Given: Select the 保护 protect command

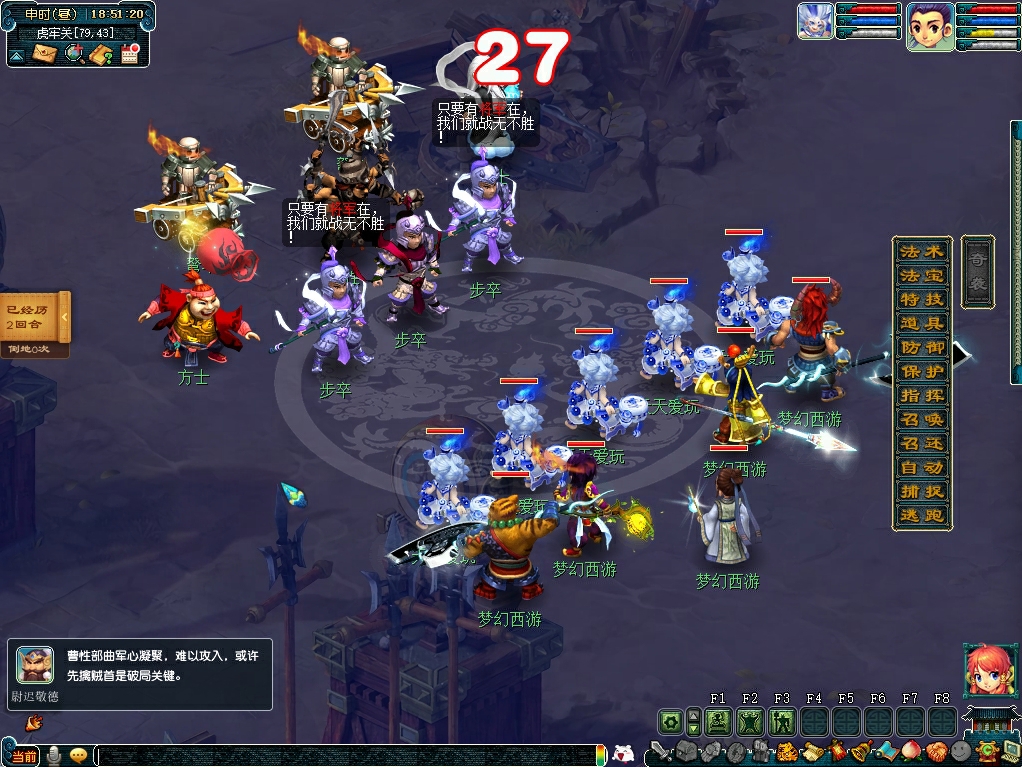Looking at the screenshot, I should (x=921, y=371).
